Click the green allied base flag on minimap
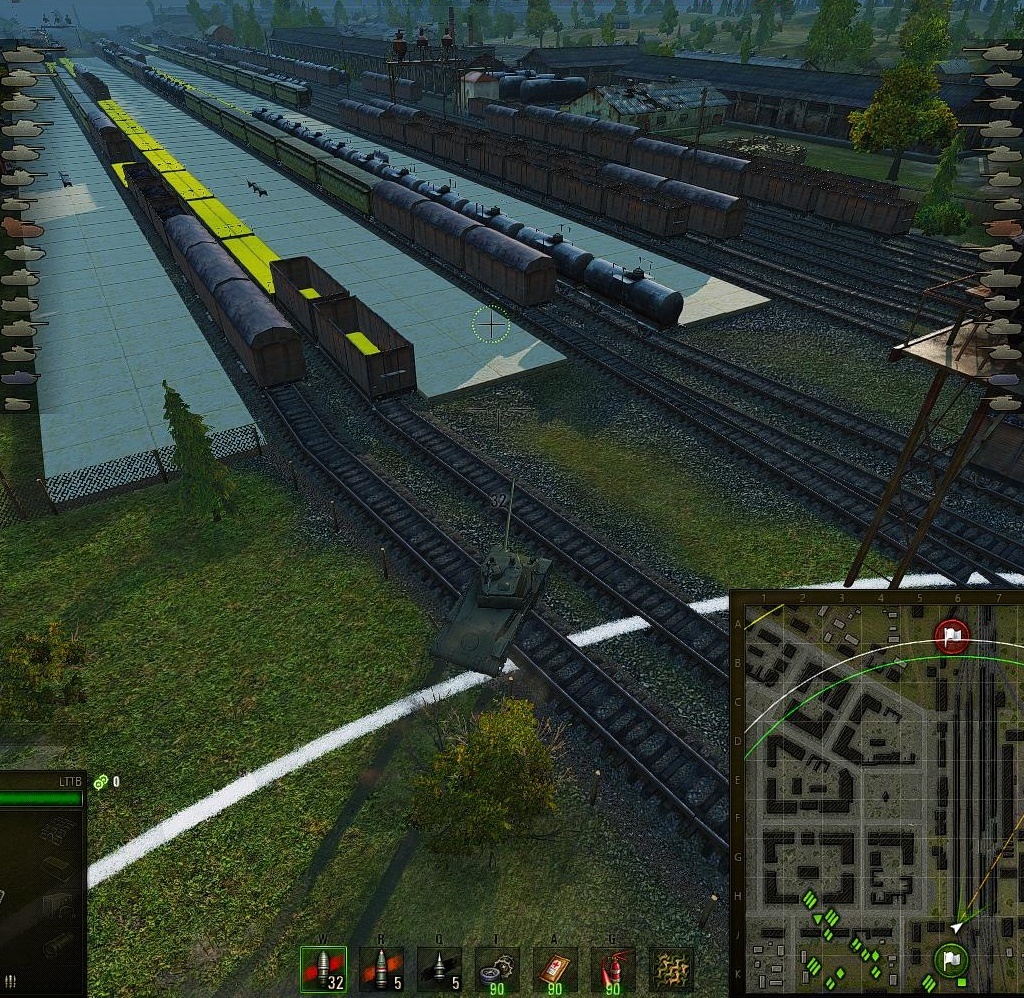The width and height of the screenshot is (1024, 998). pos(951,961)
